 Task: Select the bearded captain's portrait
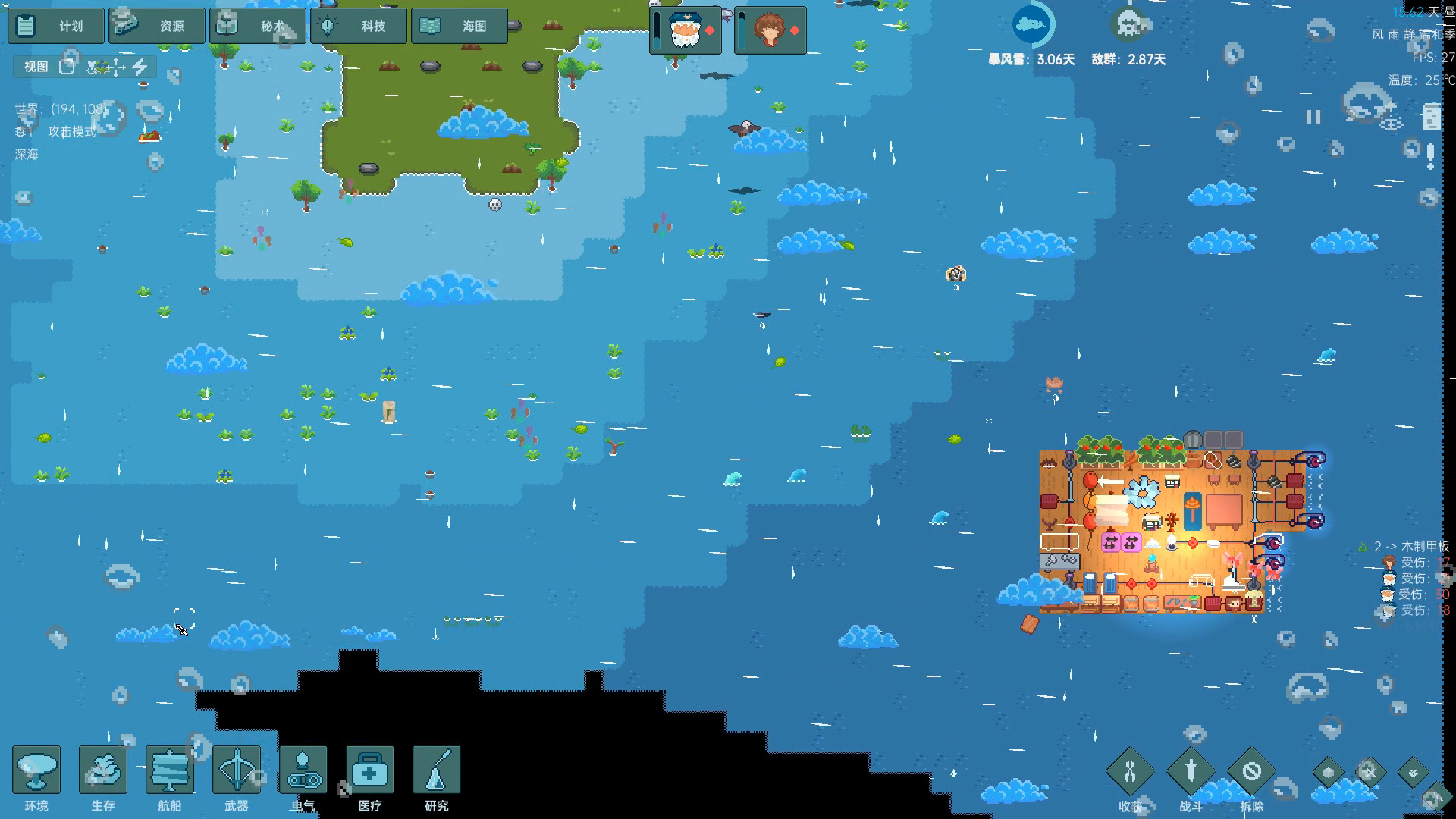[x=683, y=30]
